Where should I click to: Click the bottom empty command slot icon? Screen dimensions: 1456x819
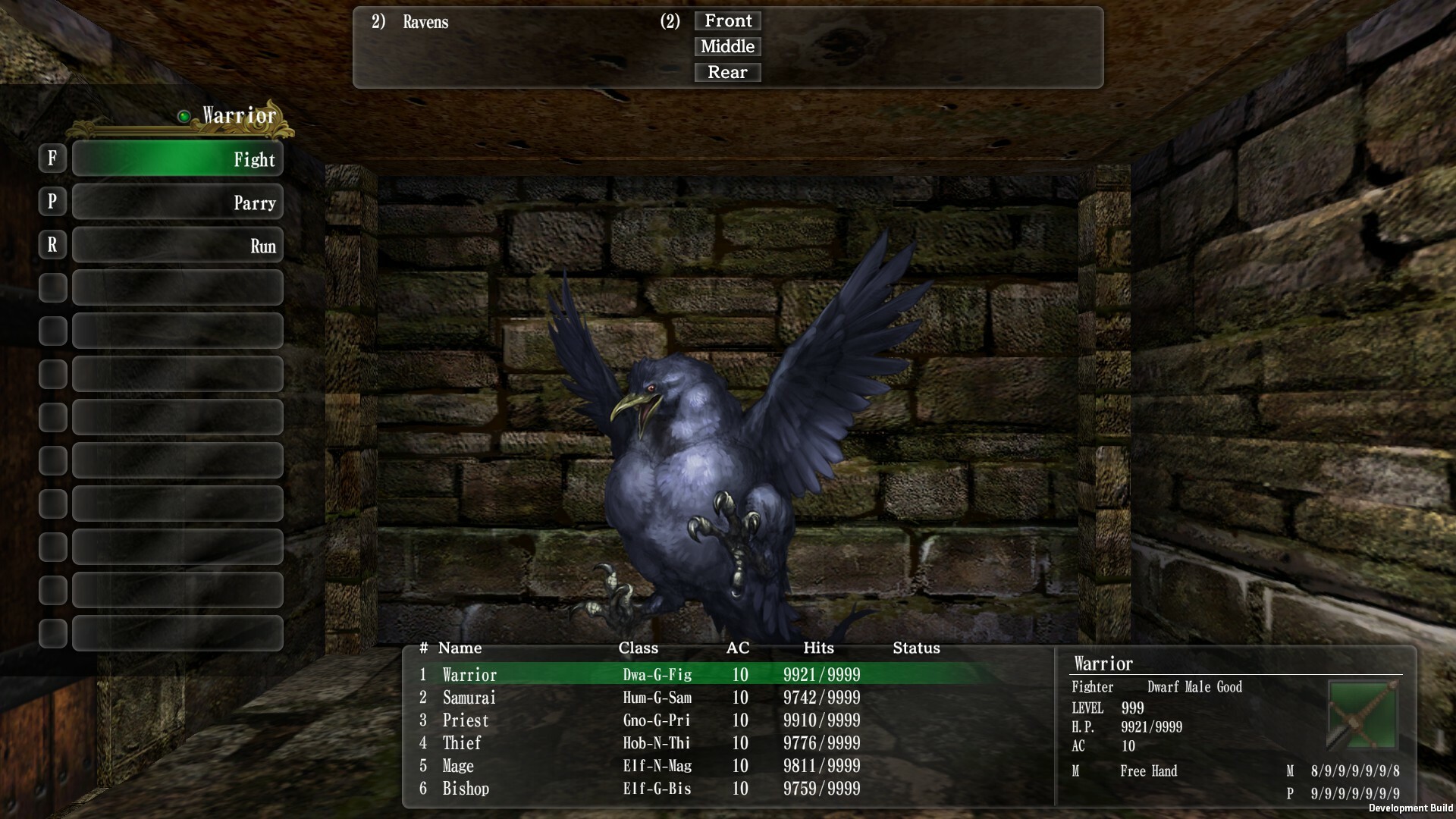pyautogui.click(x=177, y=632)
